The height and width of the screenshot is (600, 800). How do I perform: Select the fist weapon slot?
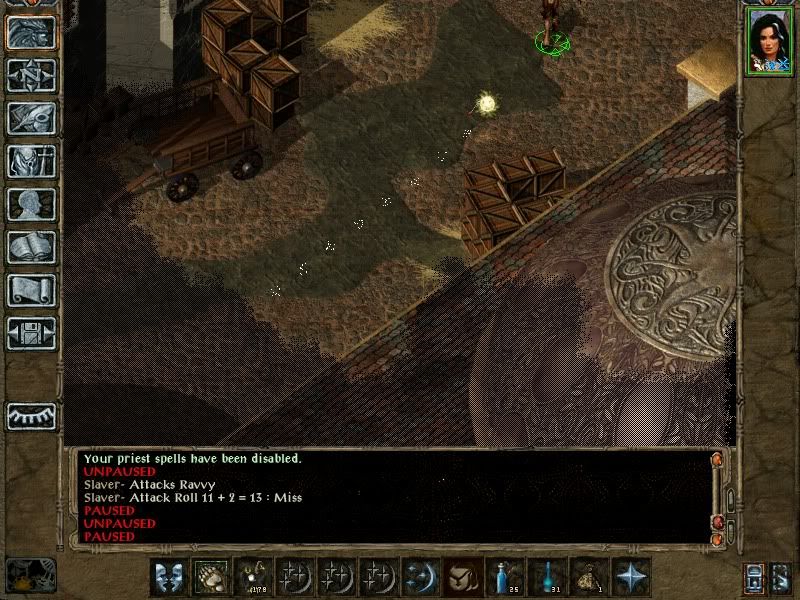tap(212, 577)
